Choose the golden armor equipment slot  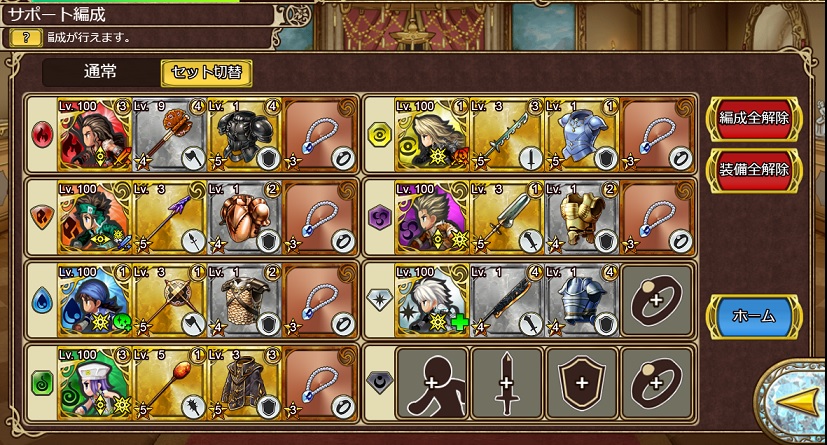[582, 216]
